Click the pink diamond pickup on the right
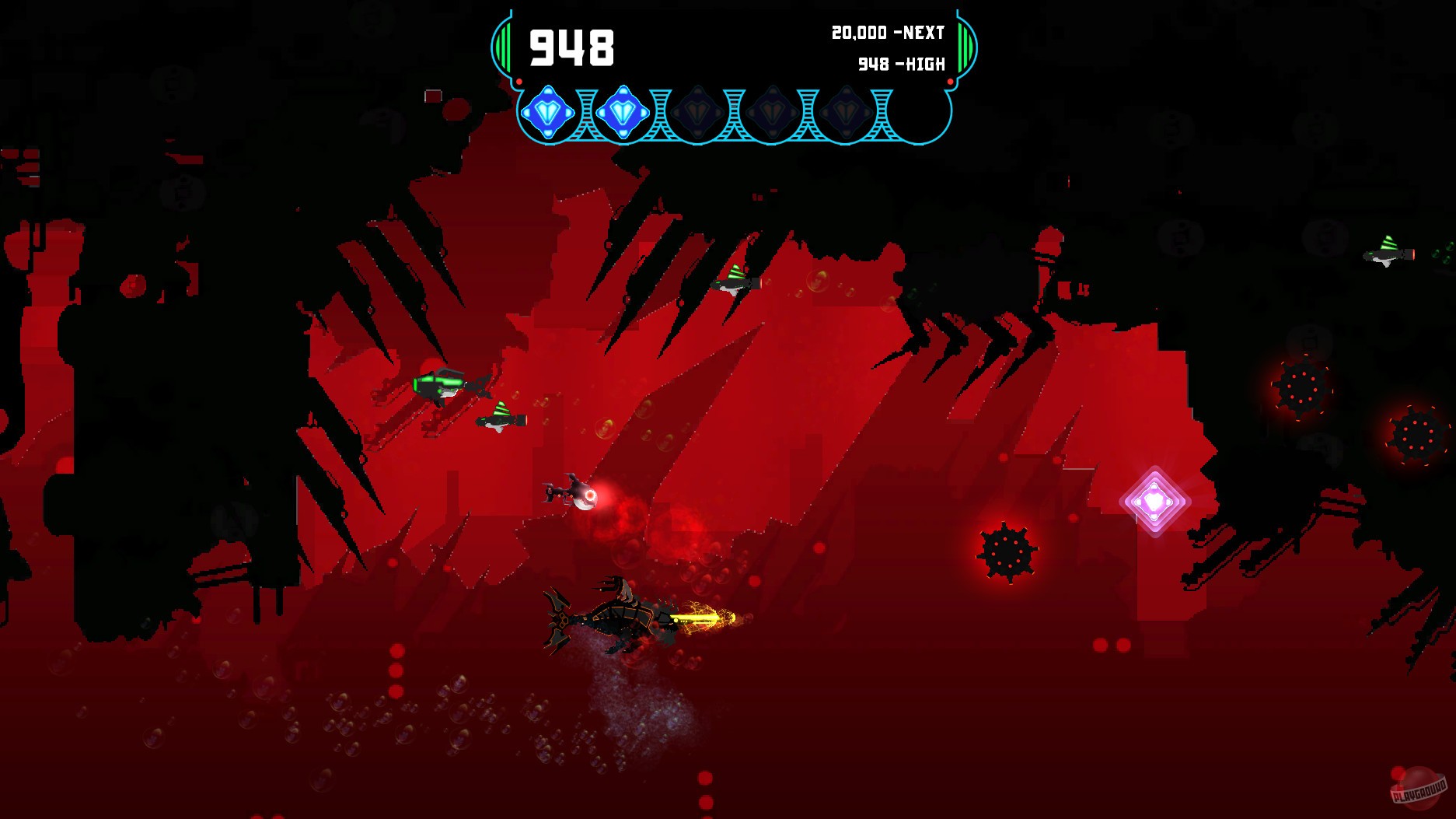This screenshot has height=819, width=1456. 1156,502
